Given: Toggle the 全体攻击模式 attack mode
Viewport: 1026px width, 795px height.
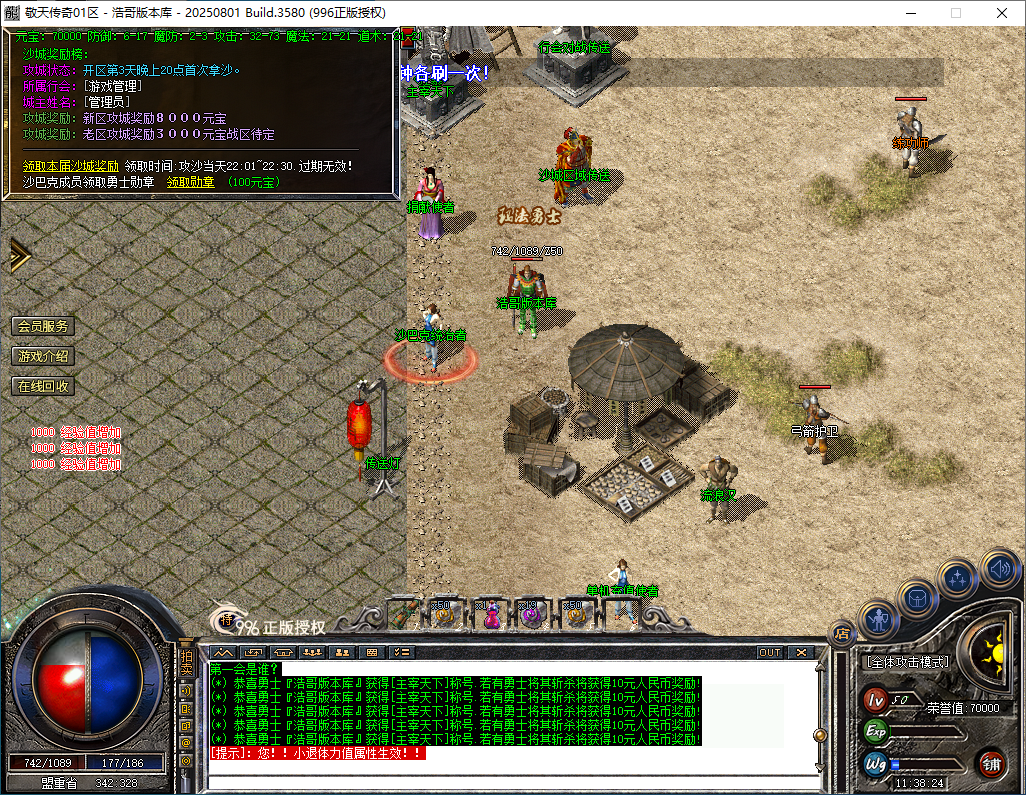Looking at the screenshot, I should (906, 662).
